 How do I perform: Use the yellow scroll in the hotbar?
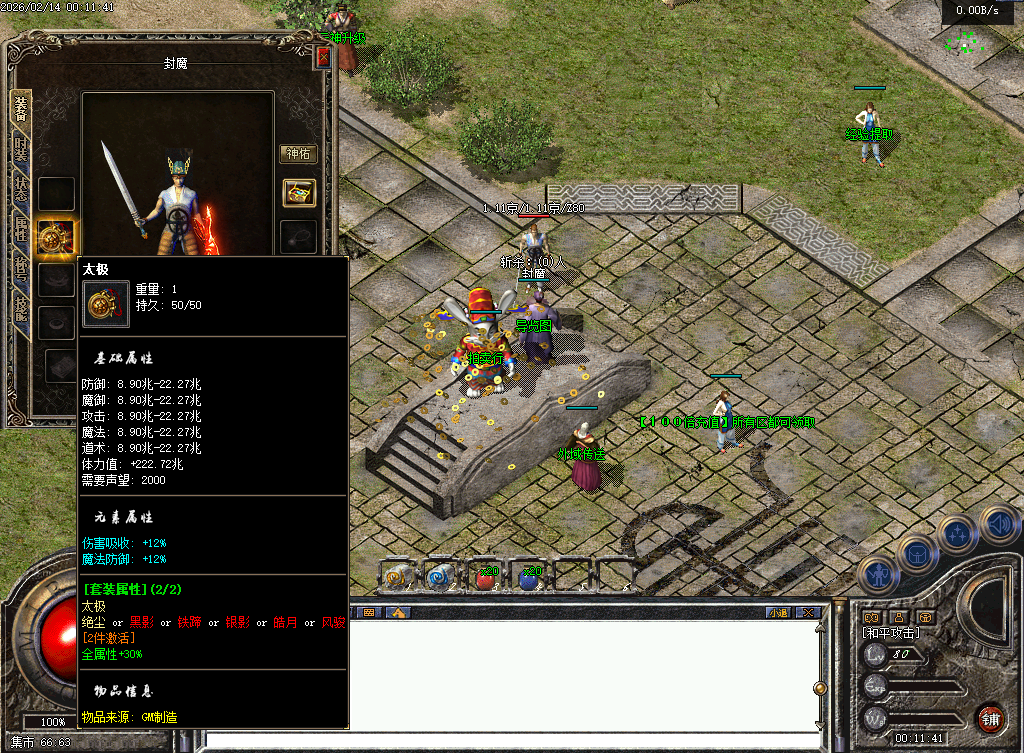coord(397,576)
